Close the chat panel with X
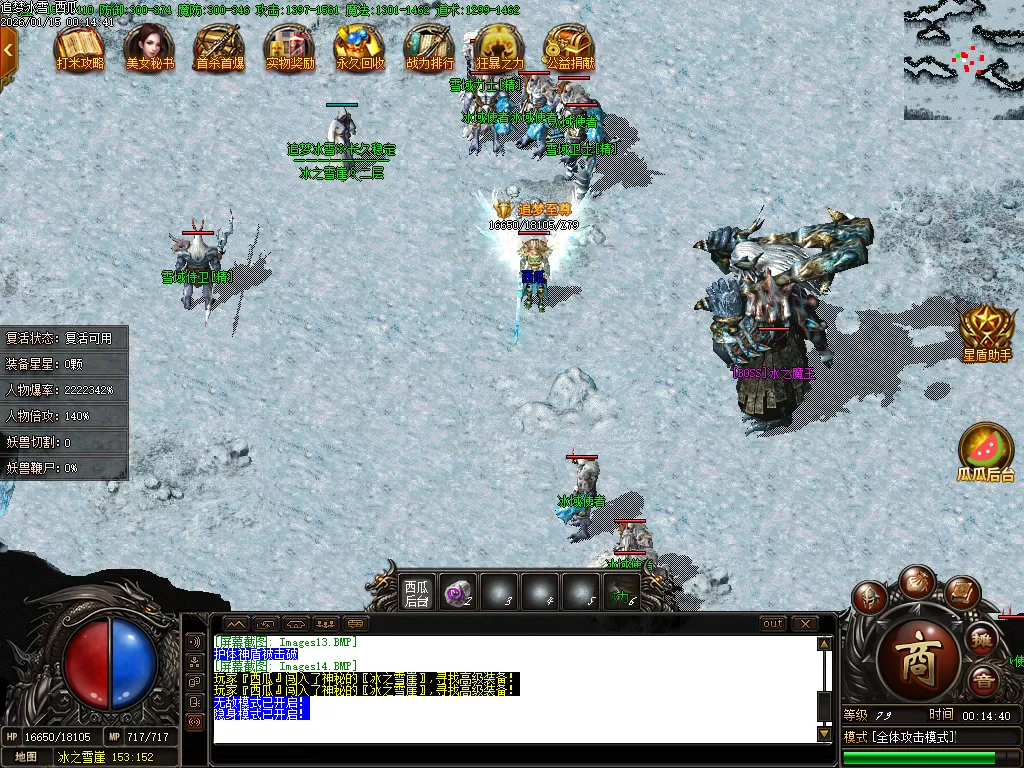 [805, 624]
